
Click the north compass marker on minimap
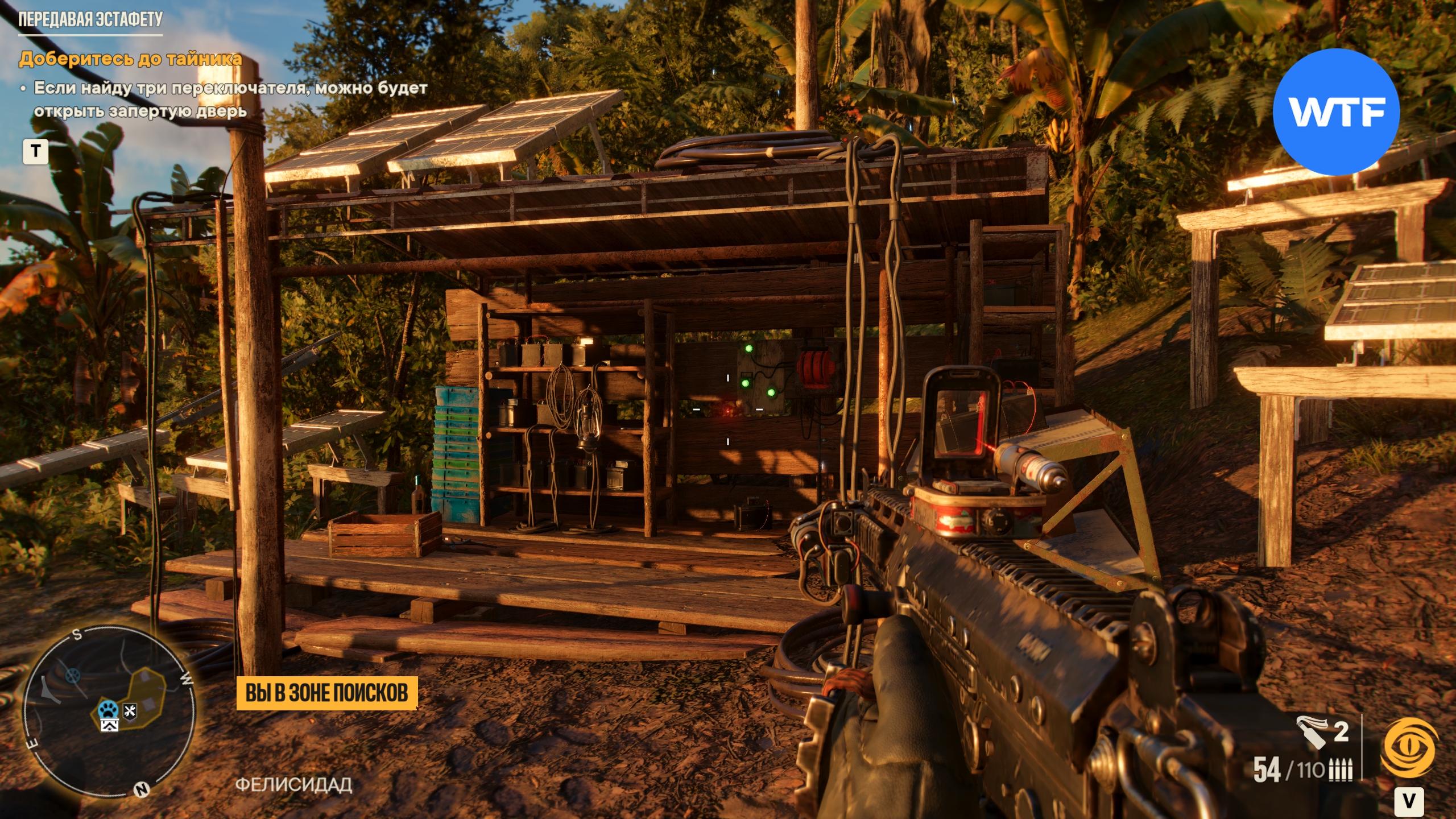141,789
